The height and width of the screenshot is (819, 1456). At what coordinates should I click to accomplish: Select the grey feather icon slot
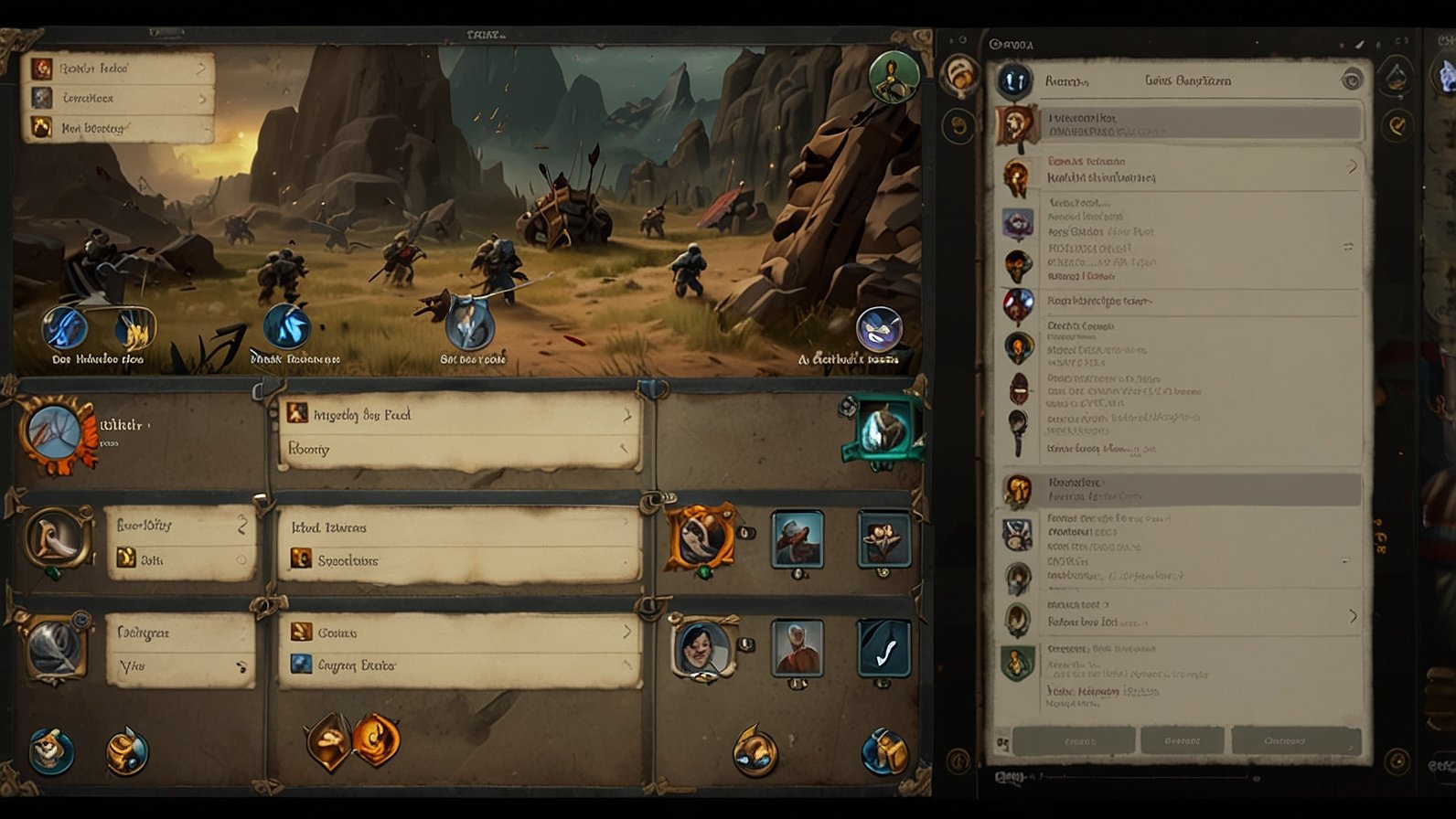click(x=57, y=647)
